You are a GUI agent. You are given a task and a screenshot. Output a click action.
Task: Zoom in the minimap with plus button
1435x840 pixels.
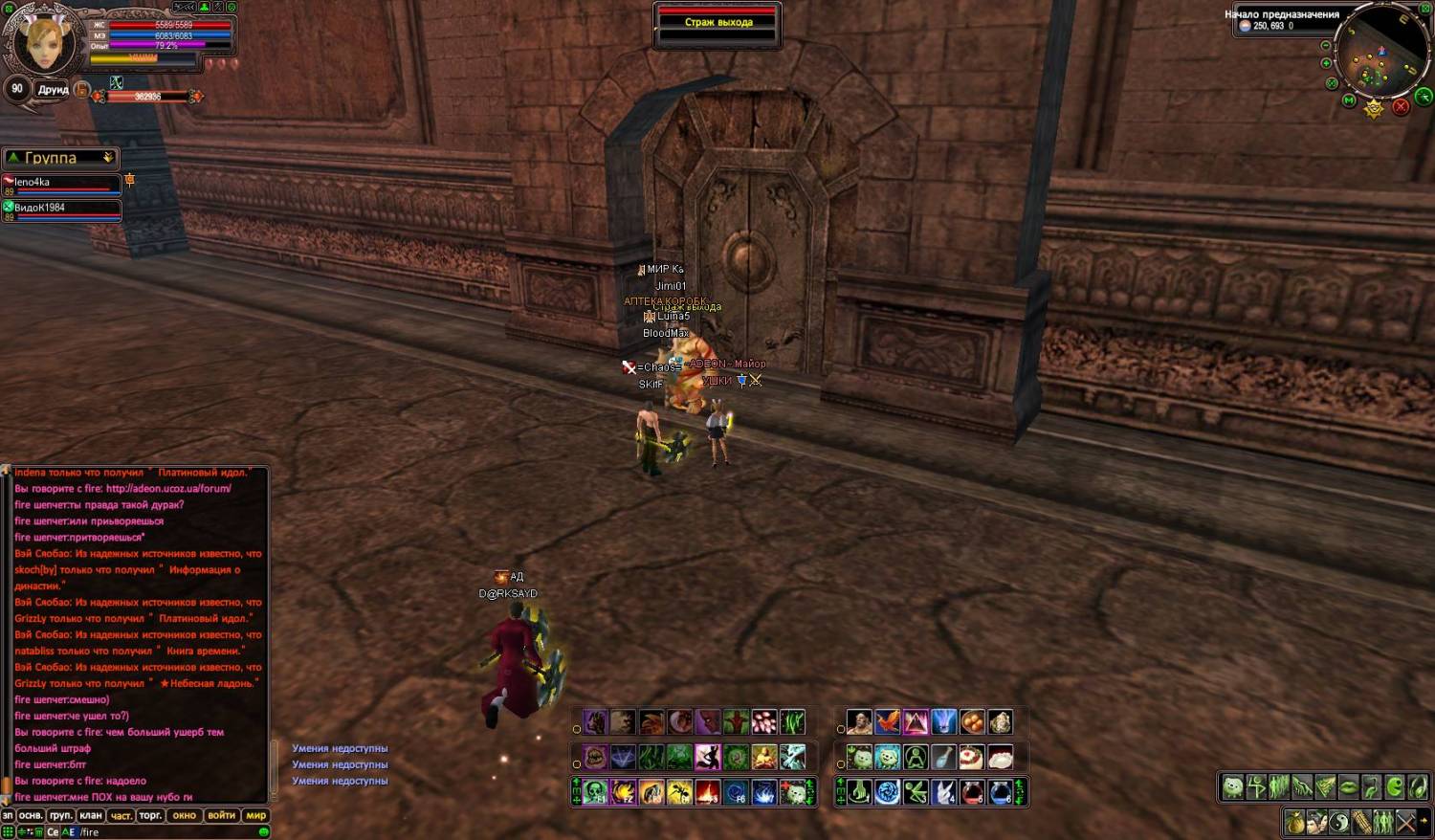pyautogui.click(x=1326, y=64)
